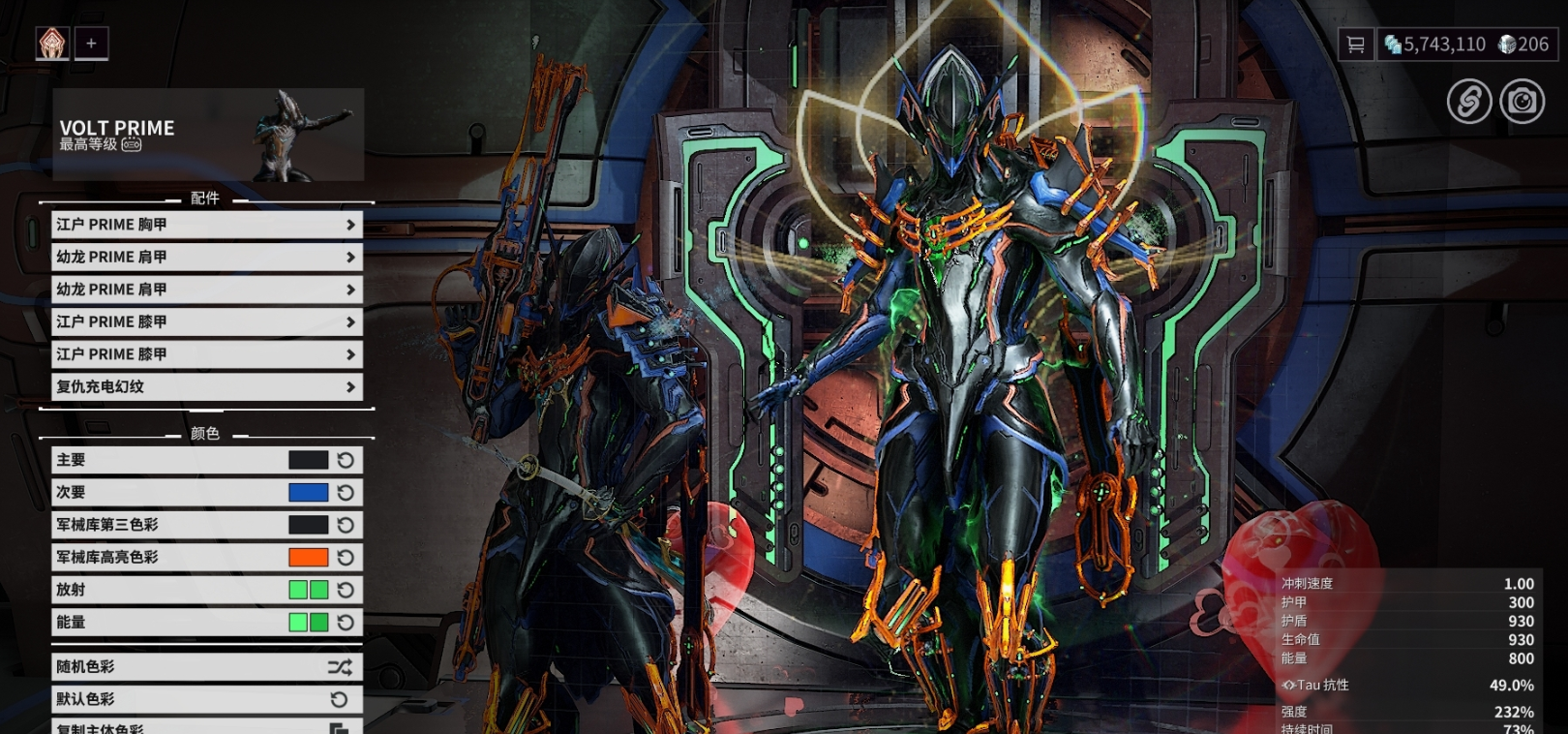Edit the orange 军械库高亮色彩 accent color
The width and height of the screenshot is (1568, 734).
(308, 557)
